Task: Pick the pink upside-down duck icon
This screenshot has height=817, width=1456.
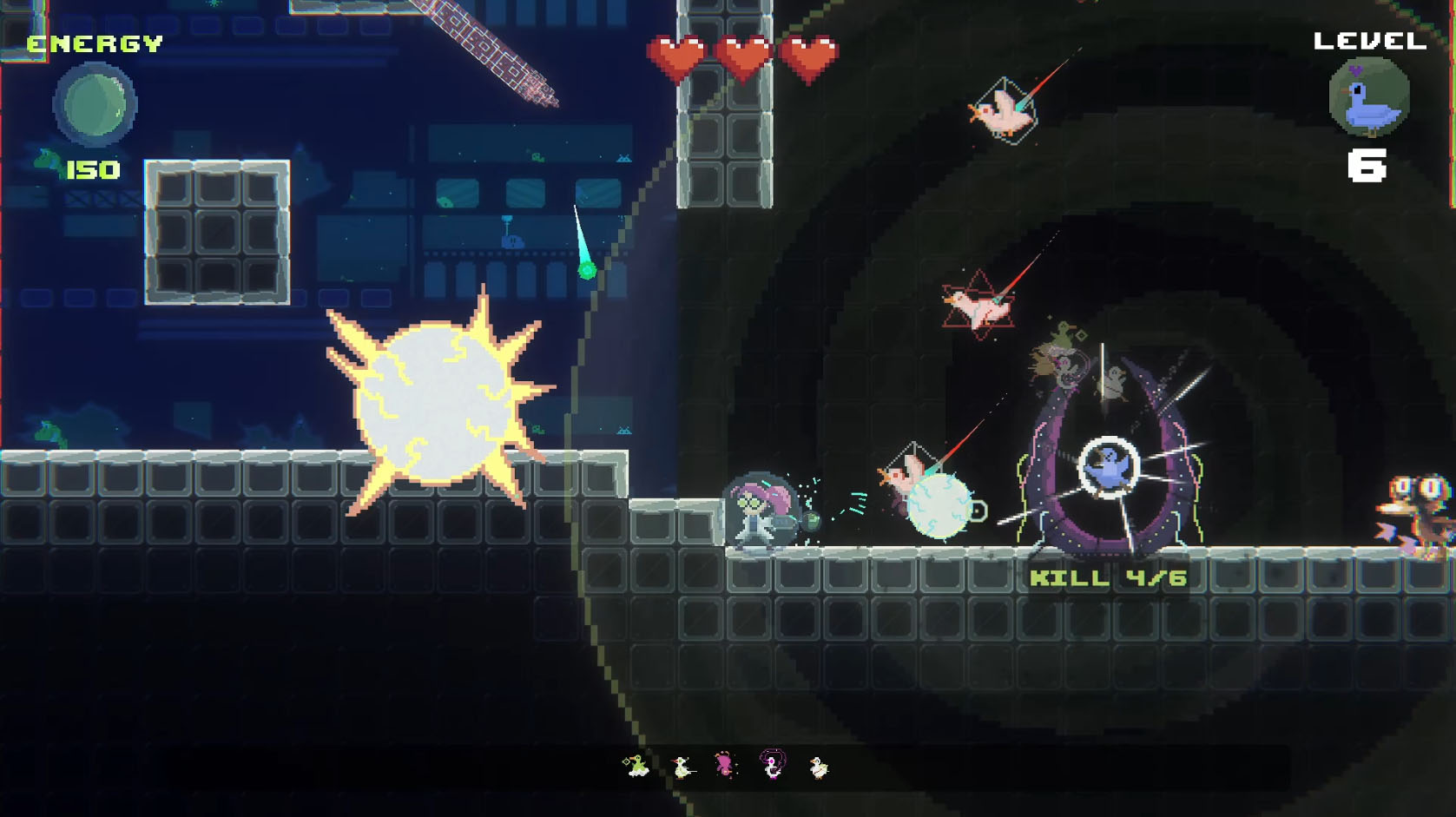Action: [x=725, y=765]
